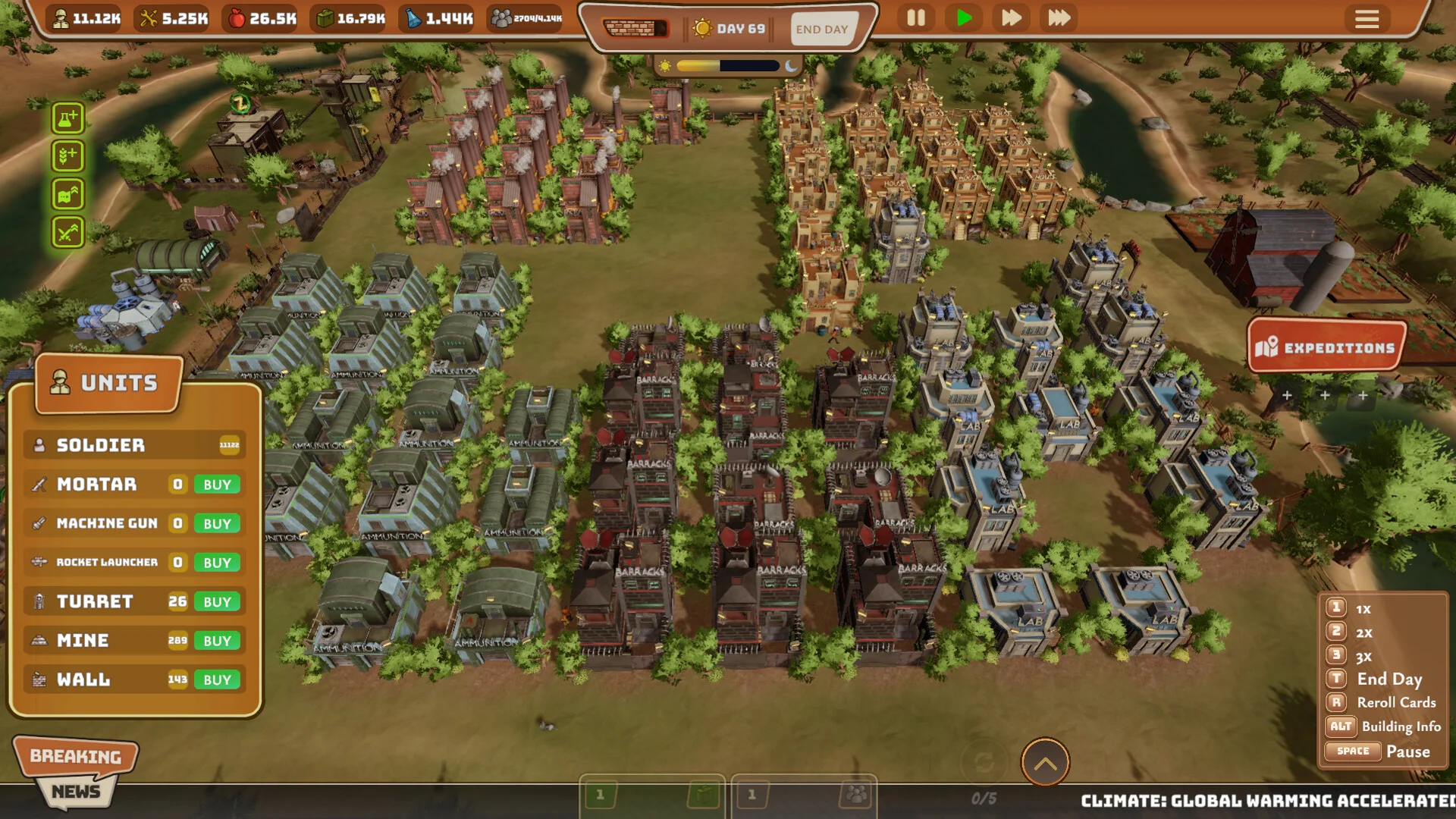The width and height of the screenshot is (1456, 819).
Task: Select the map expedition upgrade icon
Action: pyautogui.click(x=67, y=195)
